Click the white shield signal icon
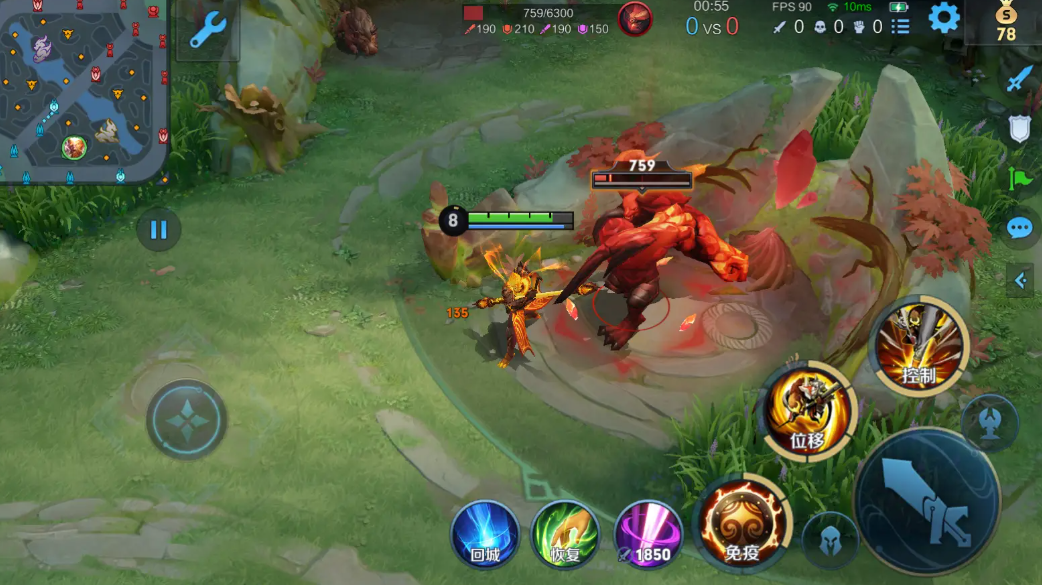Screen dimensions: 1042x585 [x=1019, y=128]
